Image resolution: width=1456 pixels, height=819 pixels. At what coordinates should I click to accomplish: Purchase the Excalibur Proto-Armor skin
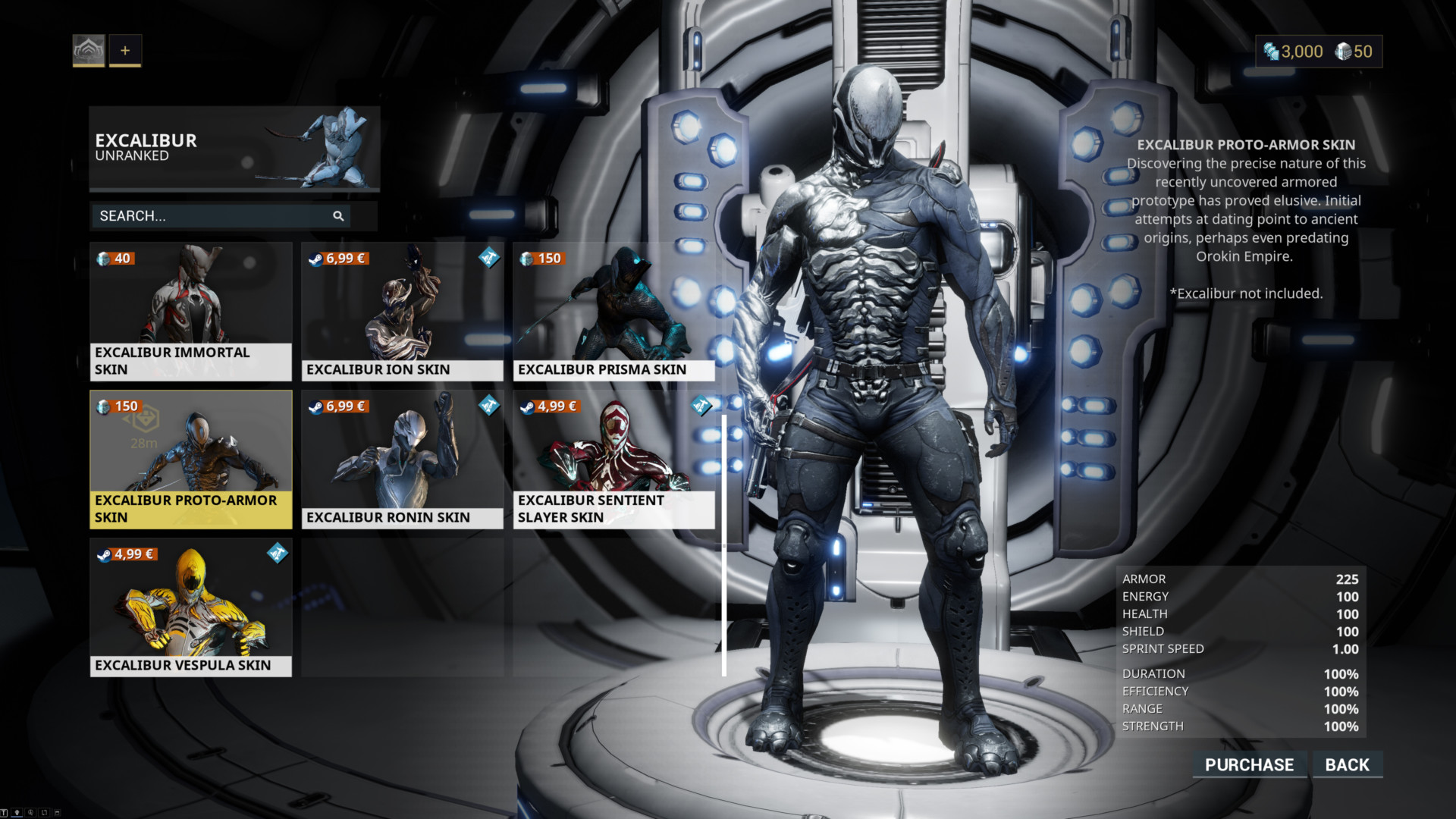(x=1249, y=764)
